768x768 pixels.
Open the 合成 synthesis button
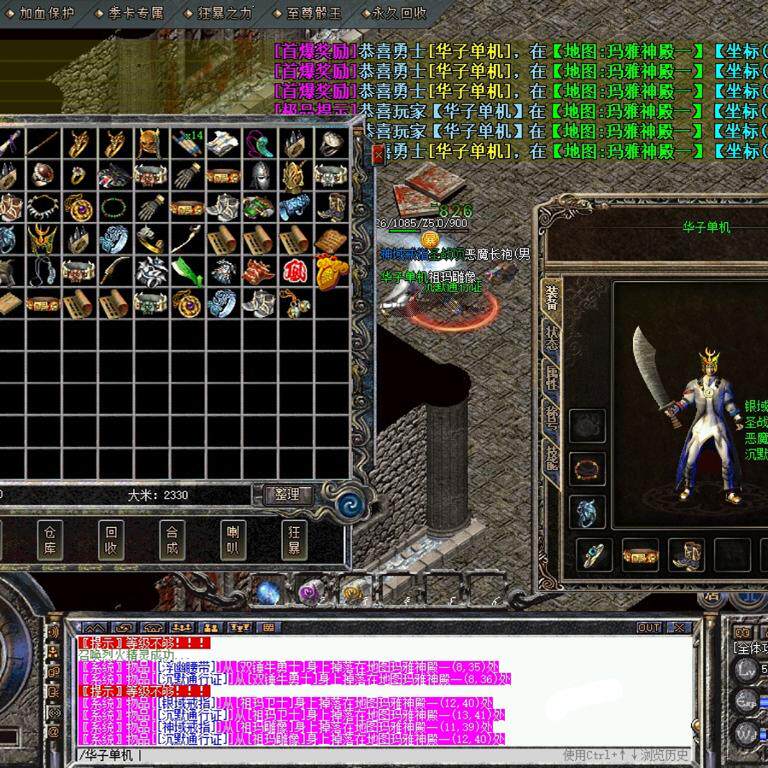click(171, 540)
